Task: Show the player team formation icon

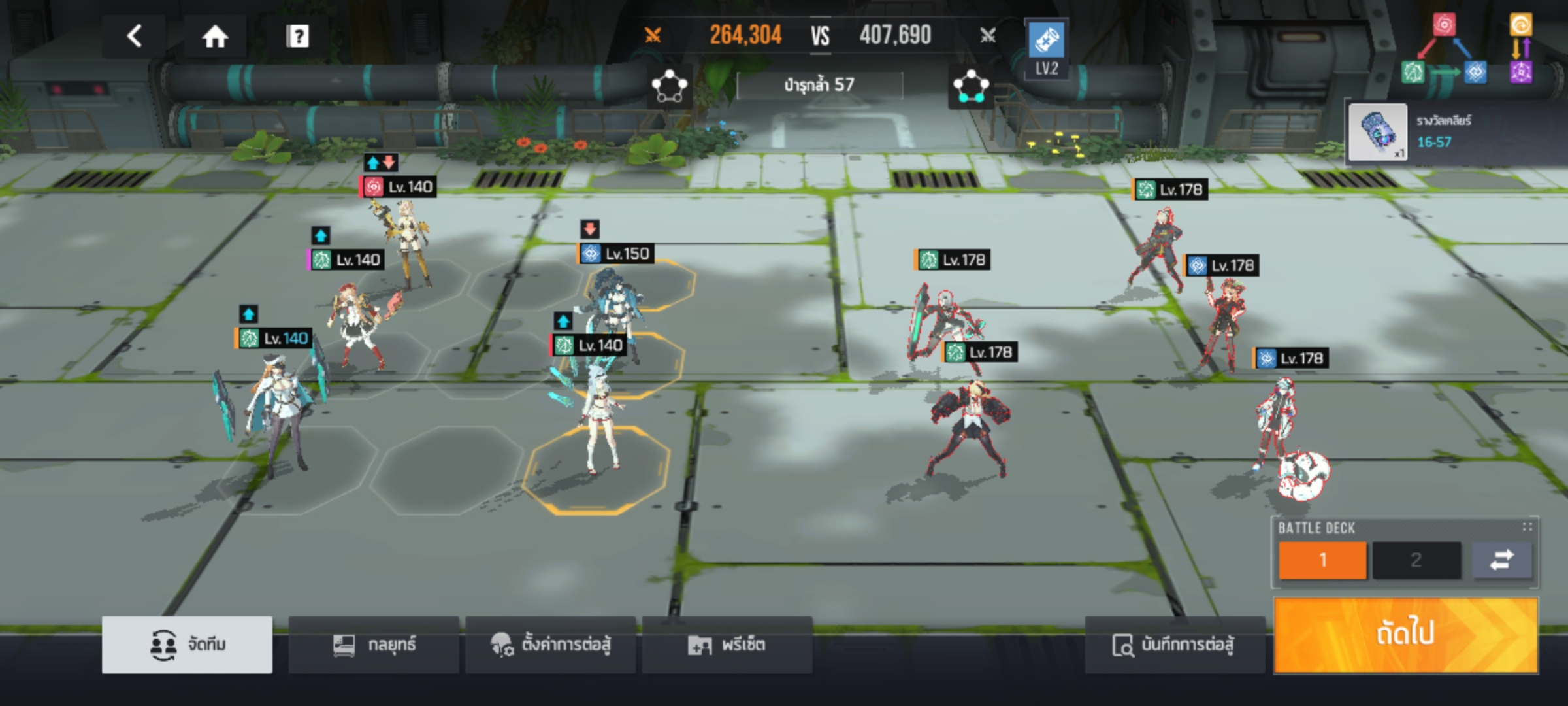Action: tap(669, 86)
